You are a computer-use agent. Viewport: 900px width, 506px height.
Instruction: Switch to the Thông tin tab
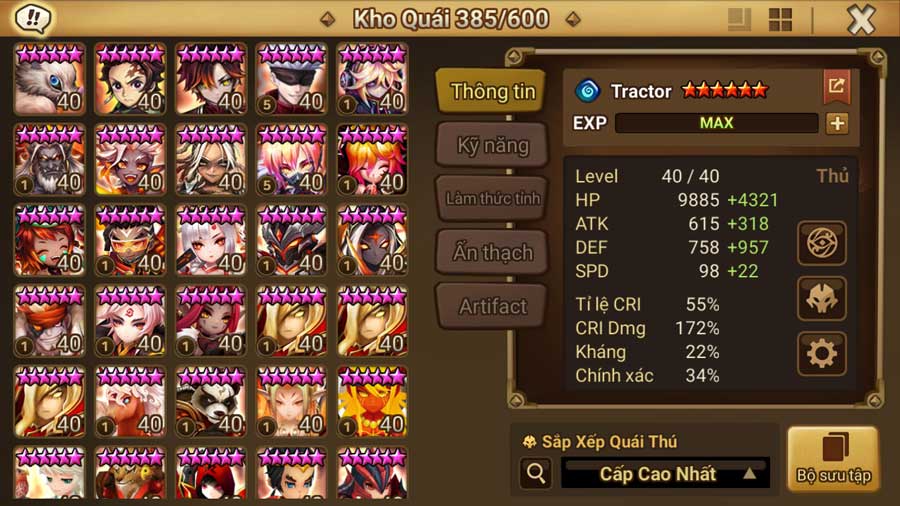click(x=492, y=92)
